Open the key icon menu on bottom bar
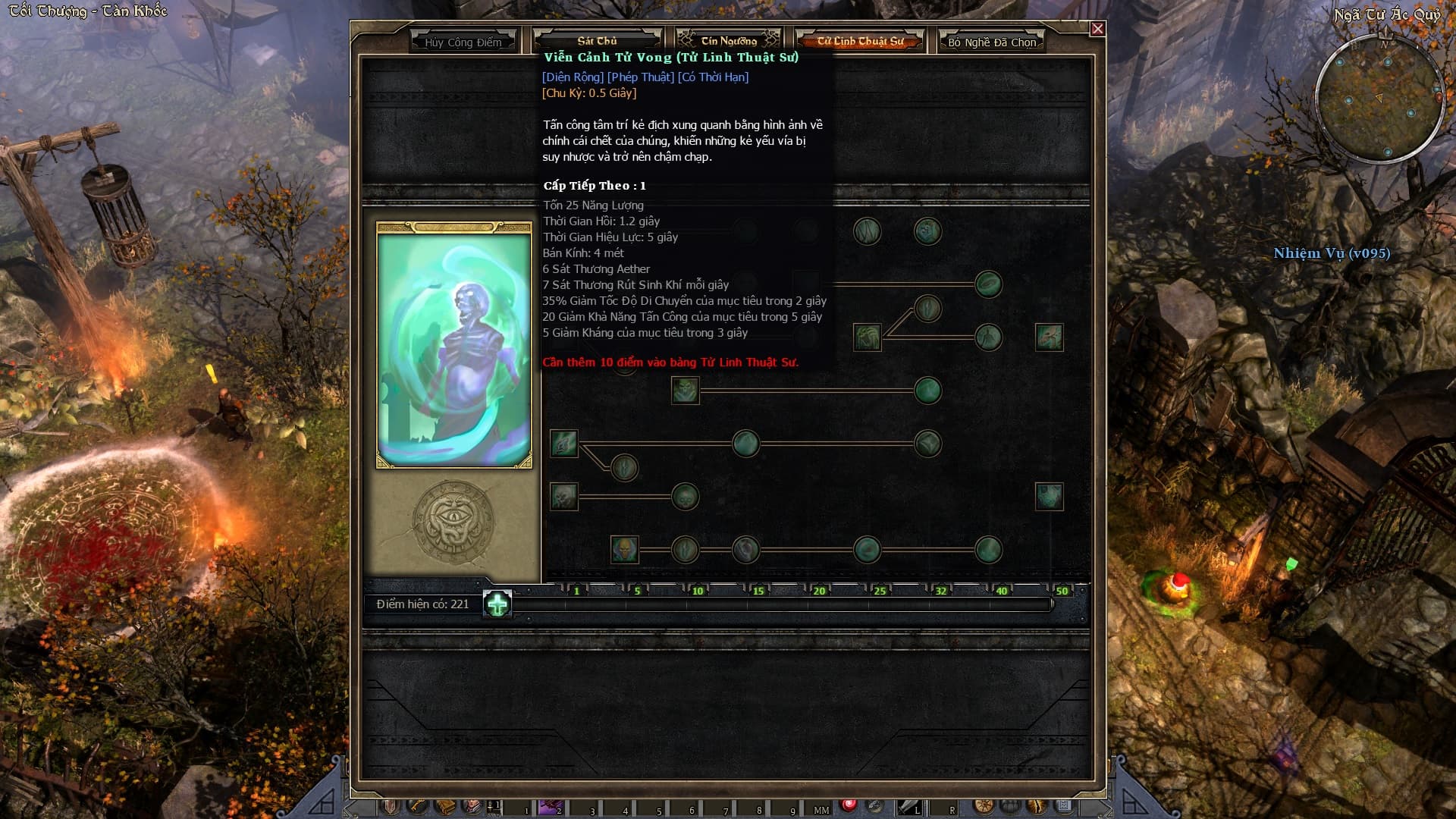 416,806
